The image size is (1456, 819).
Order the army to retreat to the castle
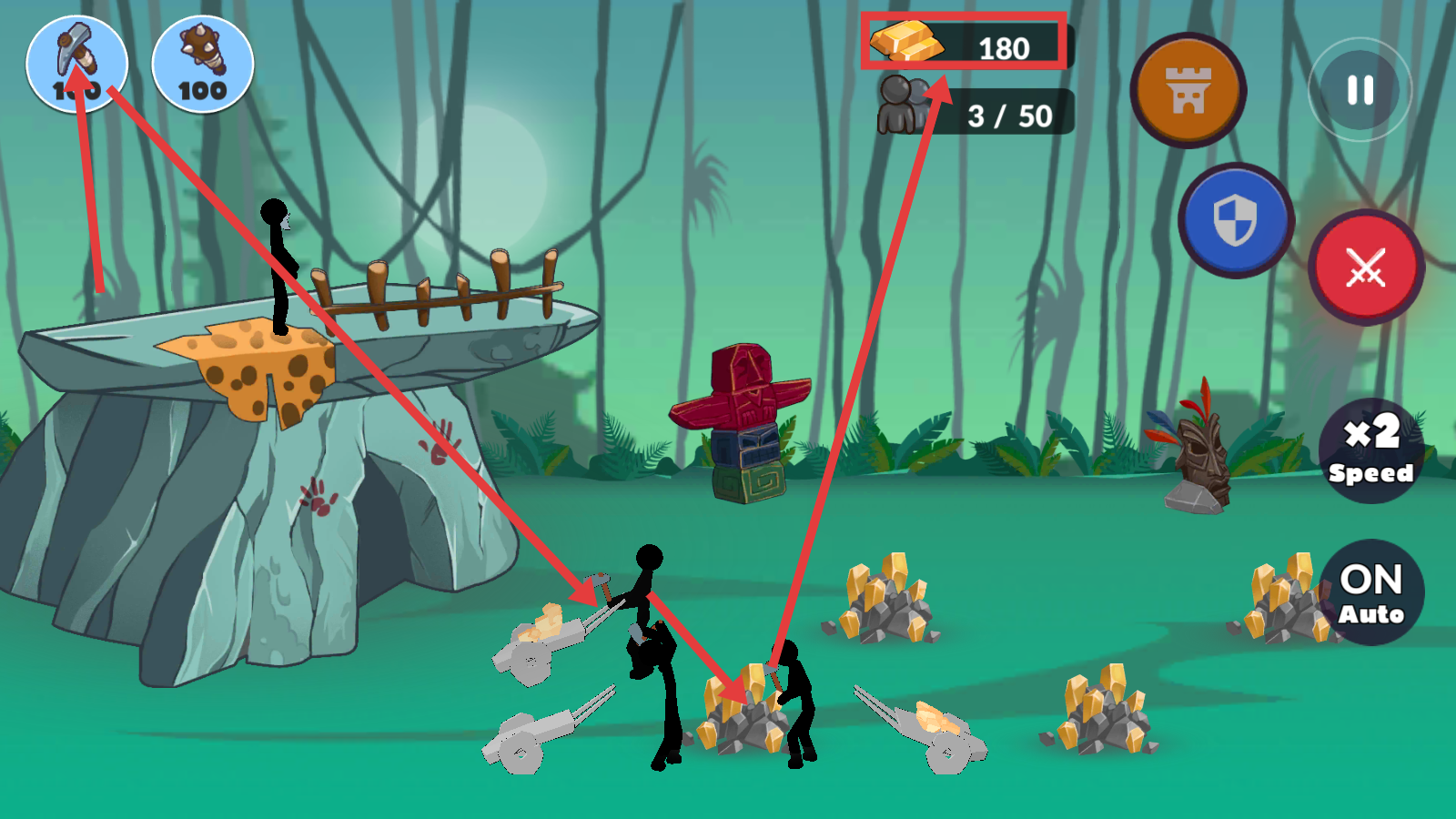[1188, 90]
